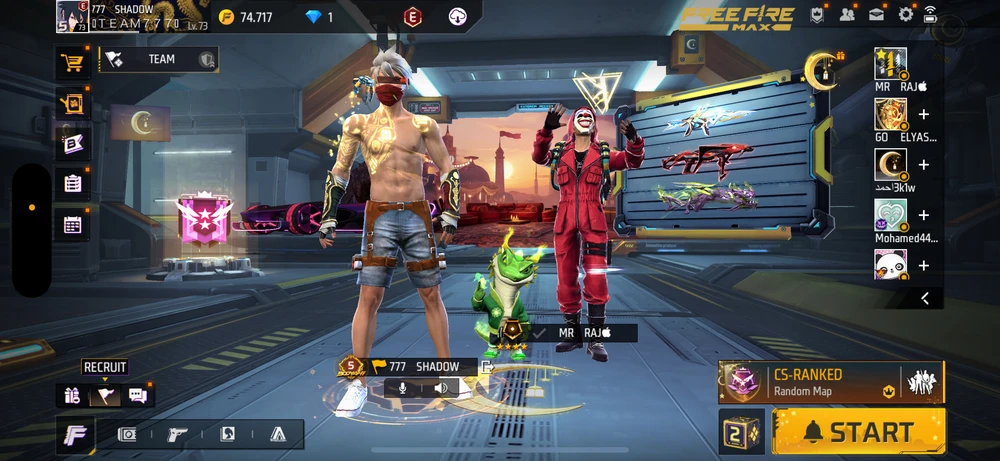
Task: Open the mail envelope inbox
Action: pos(877,14)
